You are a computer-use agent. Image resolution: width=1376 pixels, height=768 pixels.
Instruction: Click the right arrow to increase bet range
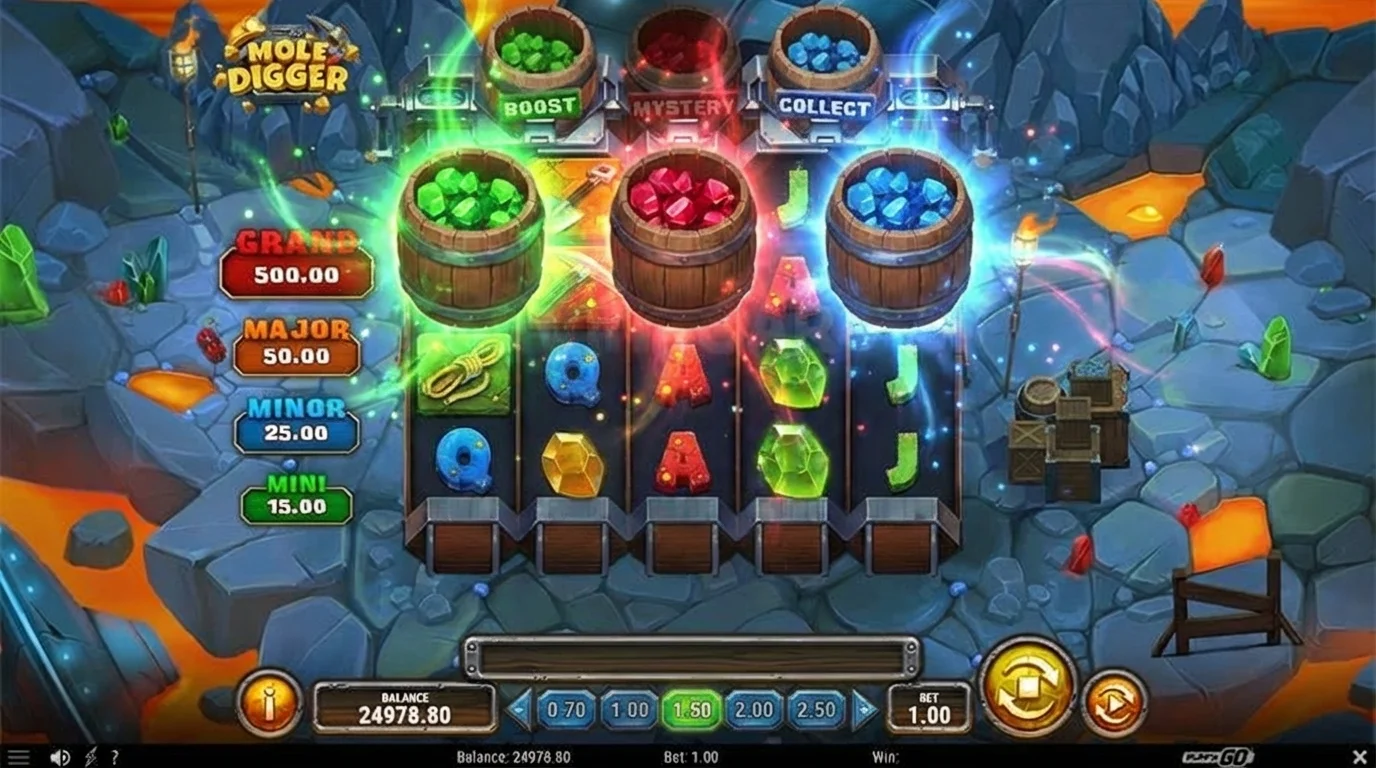(x=861, y=709)
